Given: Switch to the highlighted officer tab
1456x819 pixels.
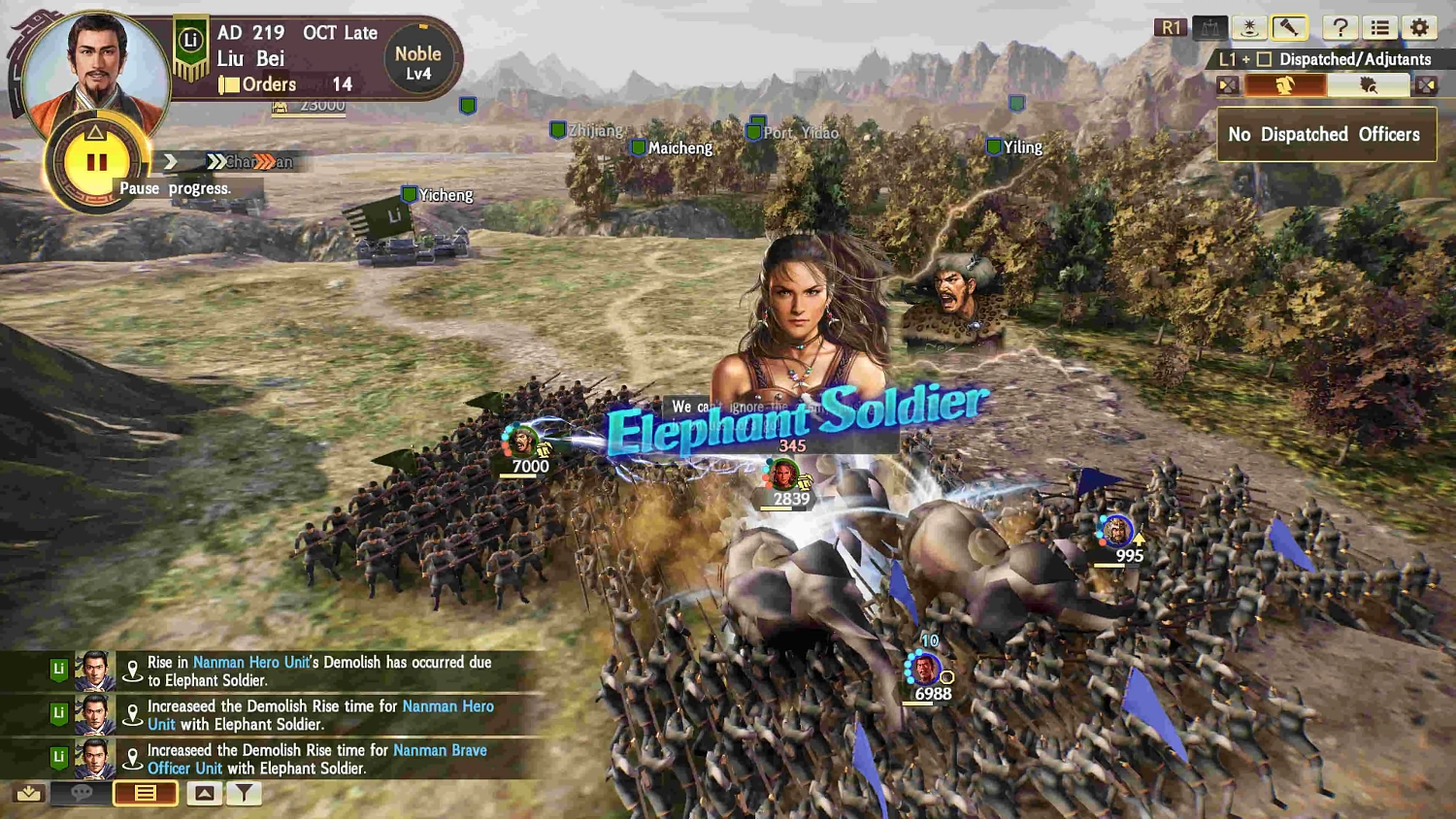Looking at the screenshot, I should coord(1286,84).
